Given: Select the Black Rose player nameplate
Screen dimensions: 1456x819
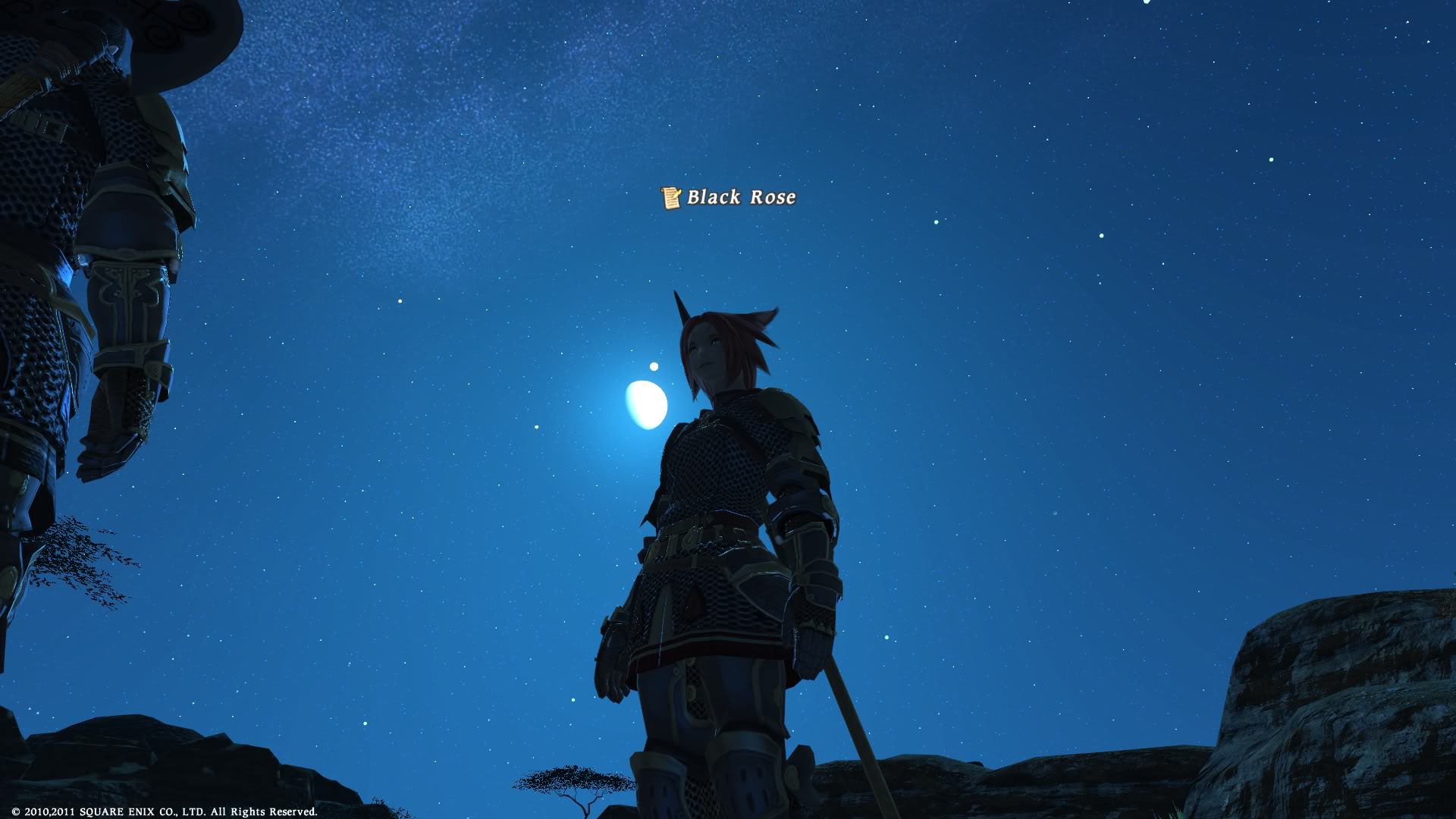Looking at the screenshot, I should point(741,197).
